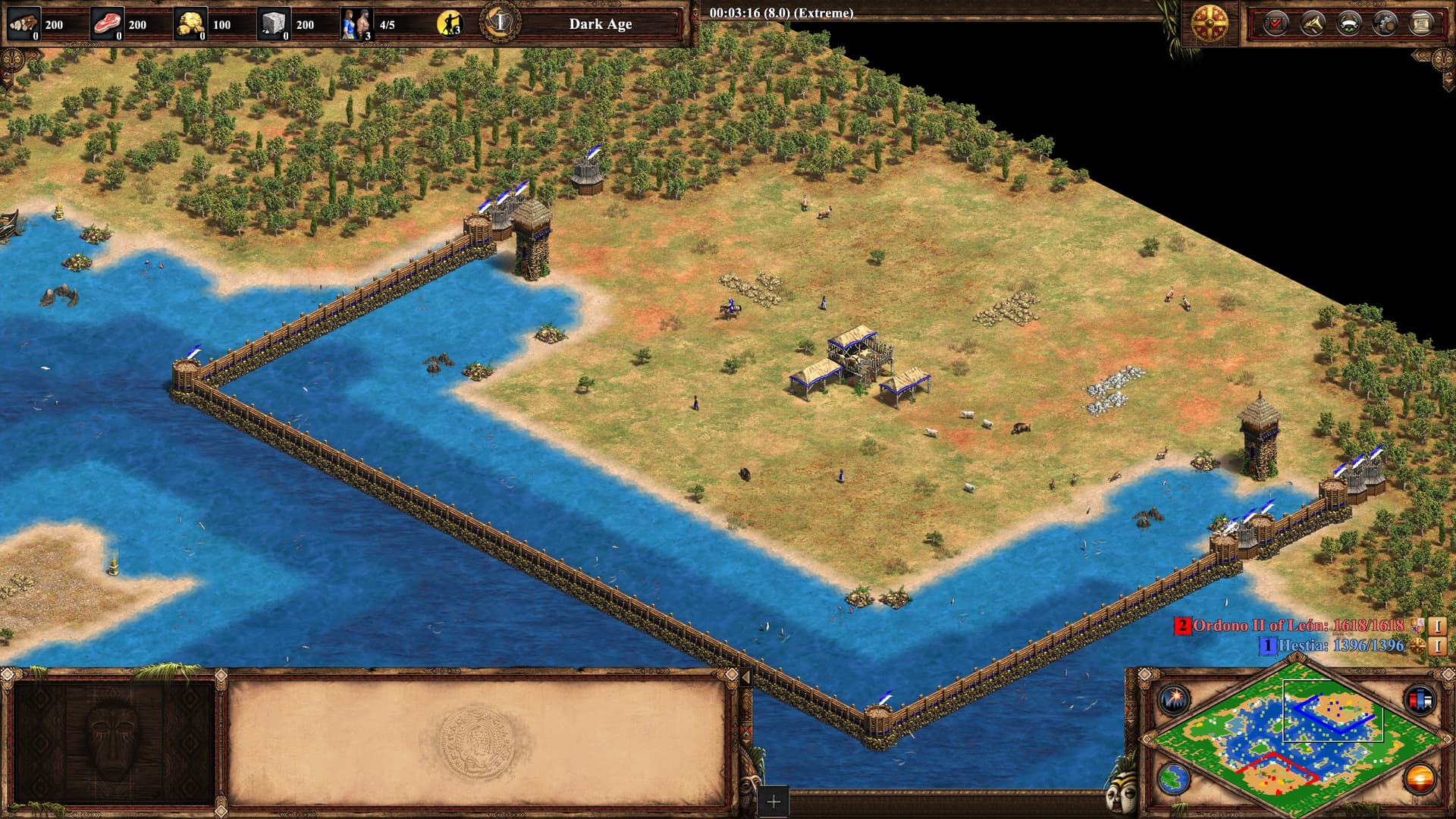Open the diplomacy horn button
The width and height of the screenshot is (1456, 819).
1313,24
